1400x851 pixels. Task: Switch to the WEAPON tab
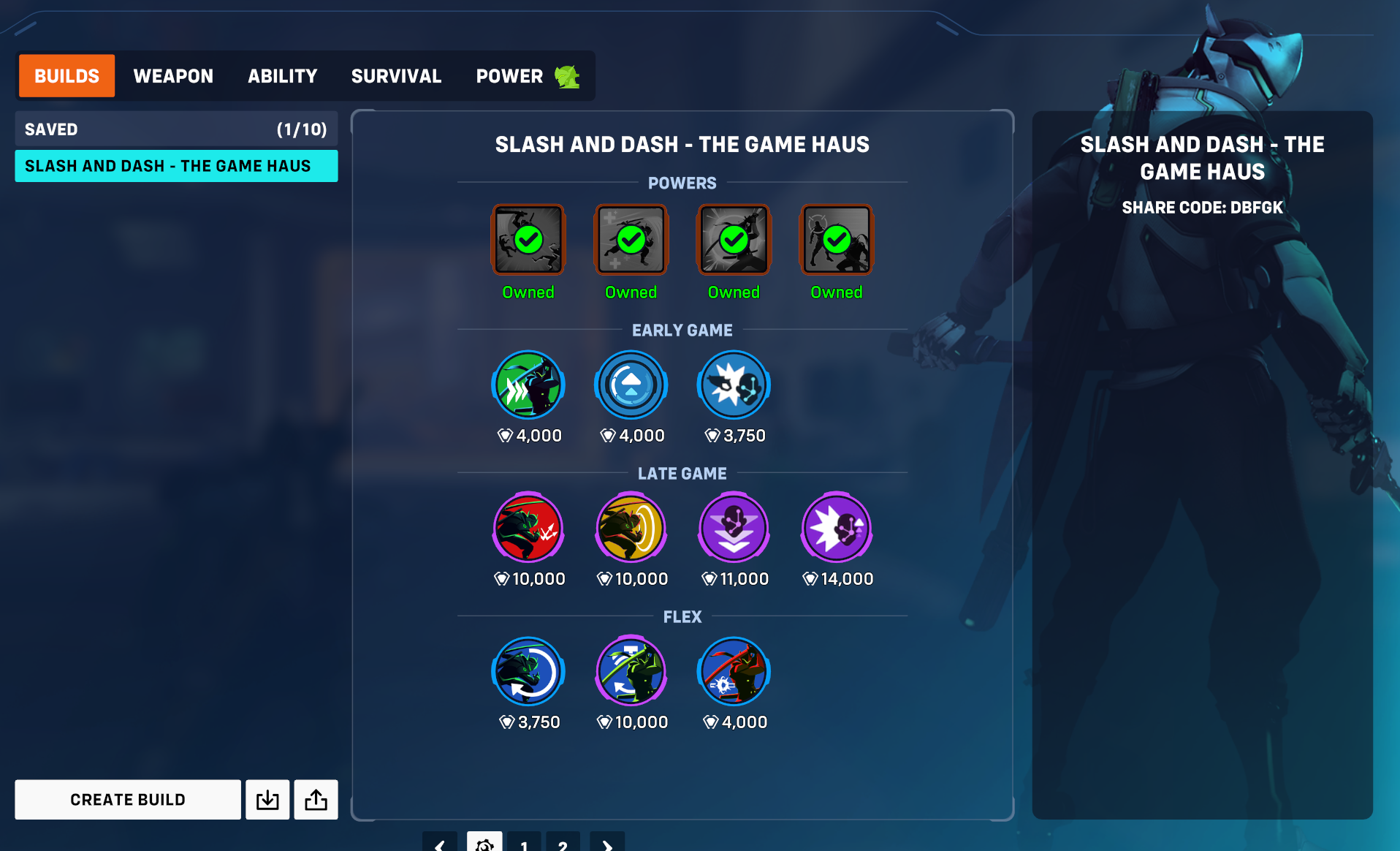click(x=173, y=75)
